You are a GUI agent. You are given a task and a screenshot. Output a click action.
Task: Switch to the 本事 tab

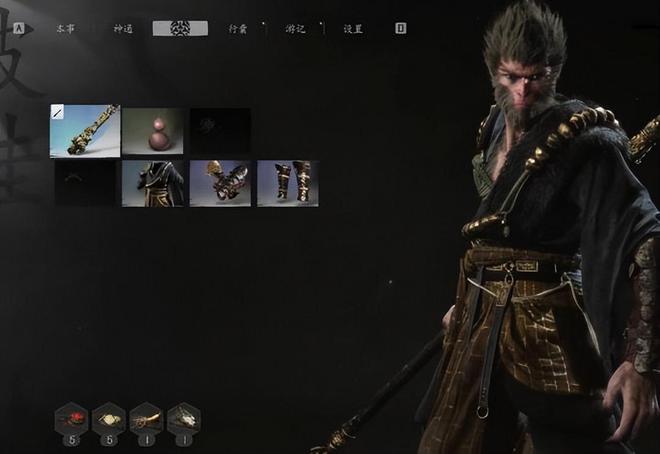(64, 29)
